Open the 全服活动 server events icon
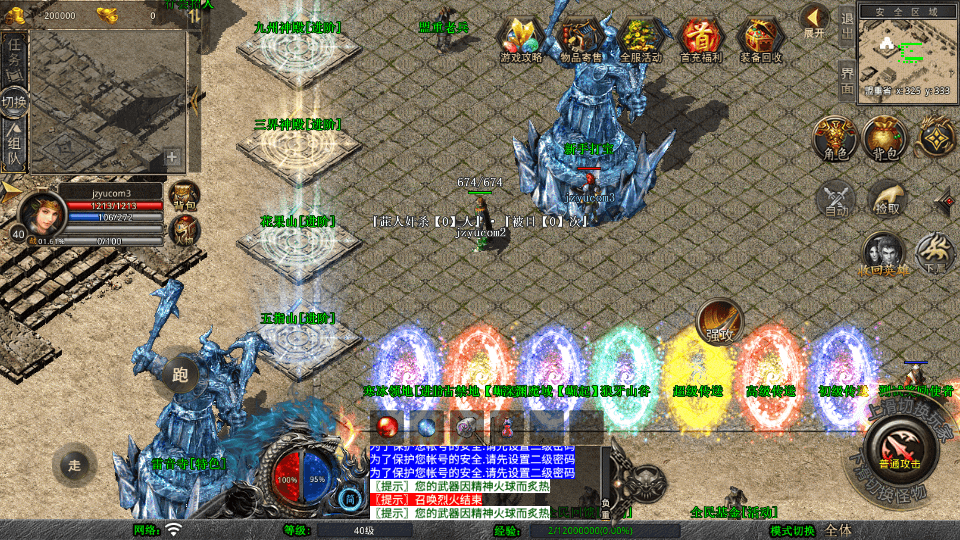This screenshot has width=960, height=540. [x=641, y=39]
